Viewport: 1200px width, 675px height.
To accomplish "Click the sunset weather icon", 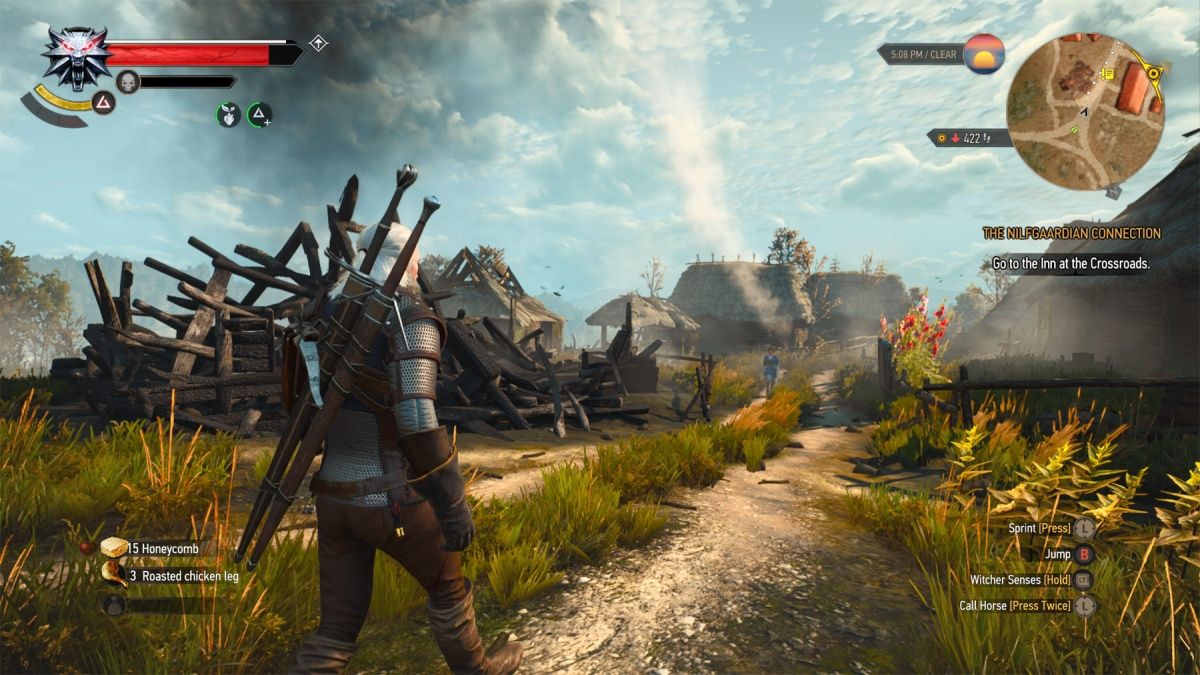I will (x=984, y=53).
